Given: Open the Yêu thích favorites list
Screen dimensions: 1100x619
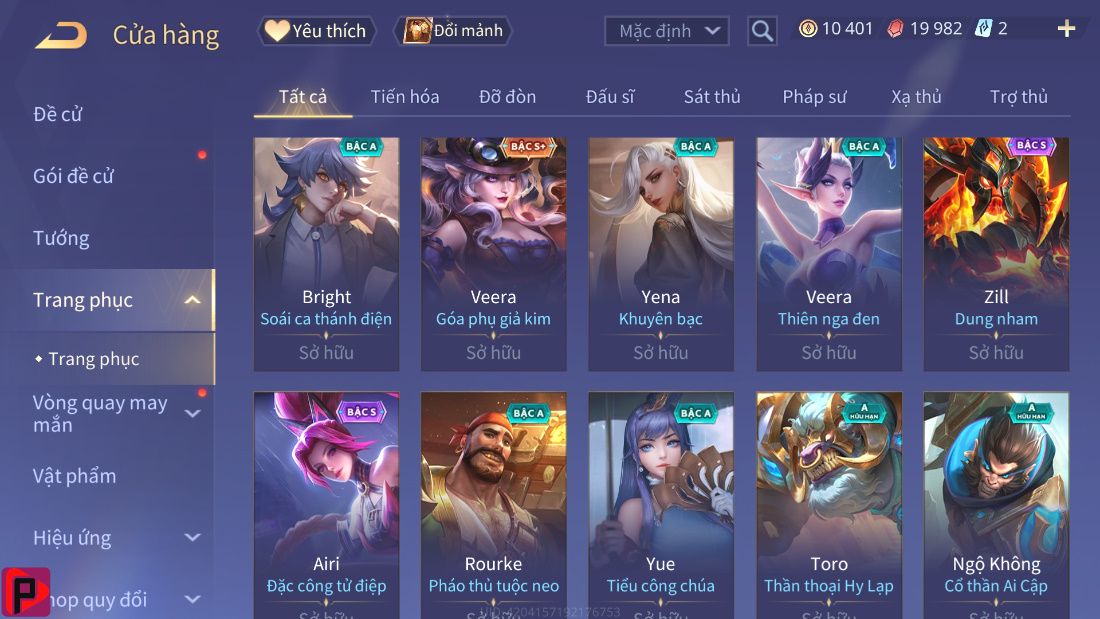Looking at the screenshot, I should 317,31.
